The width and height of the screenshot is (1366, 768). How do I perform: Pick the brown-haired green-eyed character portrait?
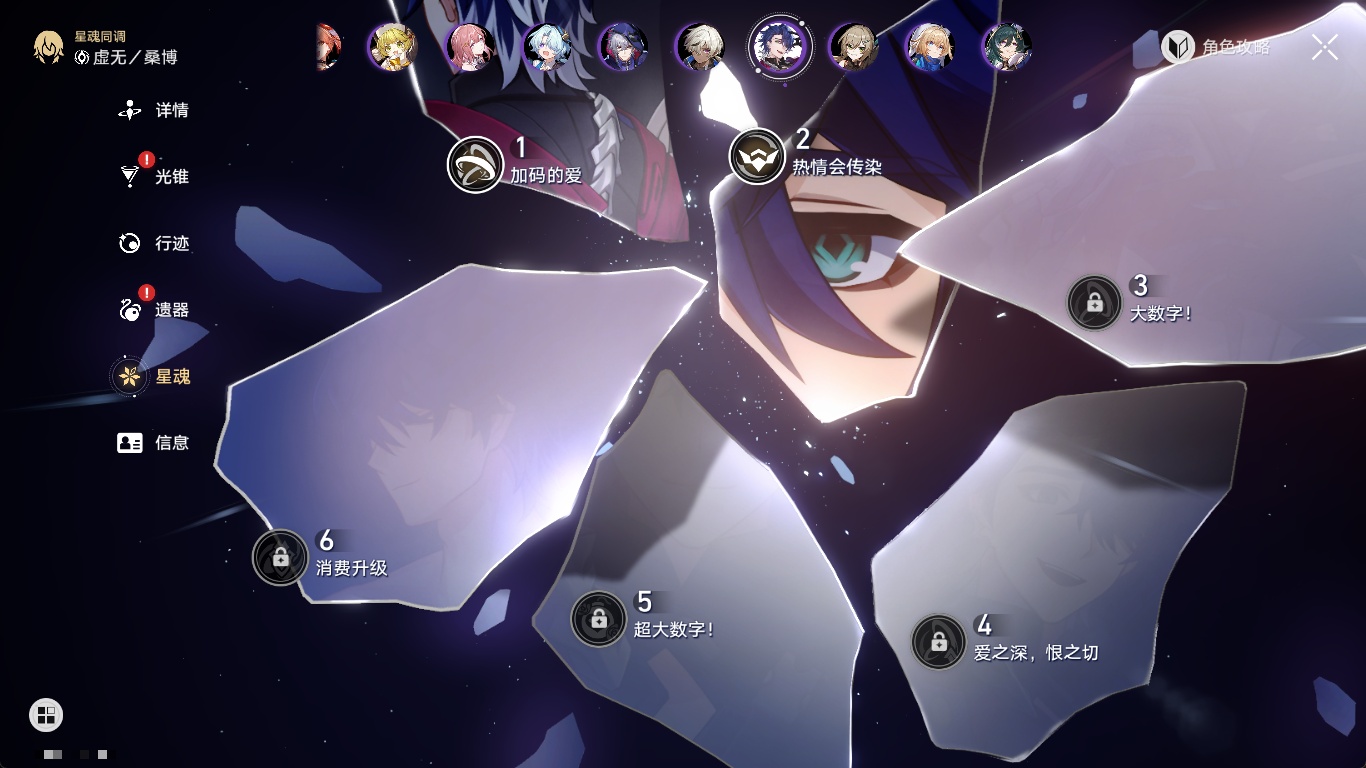[854, 46]
